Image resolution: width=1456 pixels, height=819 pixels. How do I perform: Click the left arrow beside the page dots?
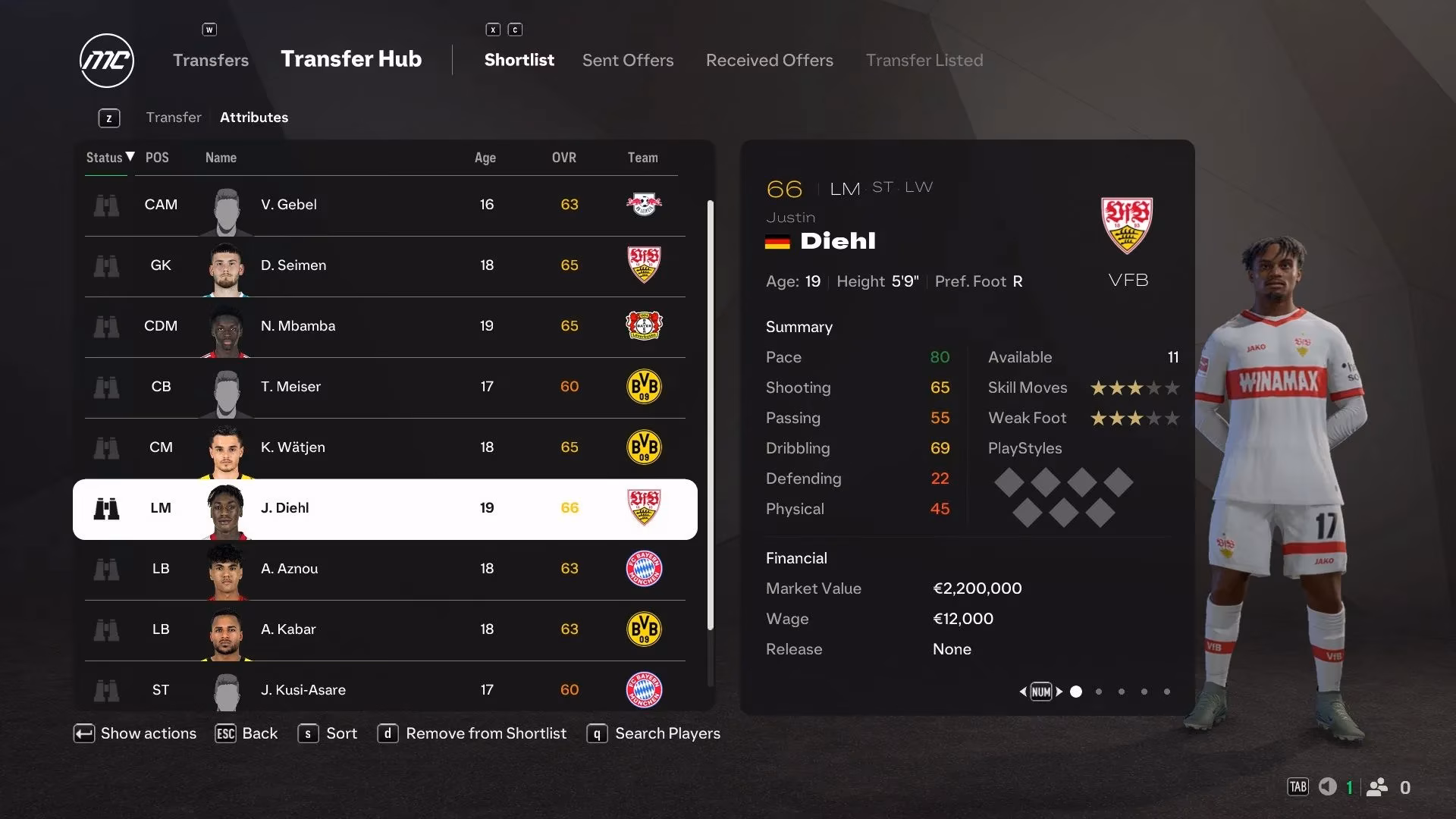pos(1022,692)
